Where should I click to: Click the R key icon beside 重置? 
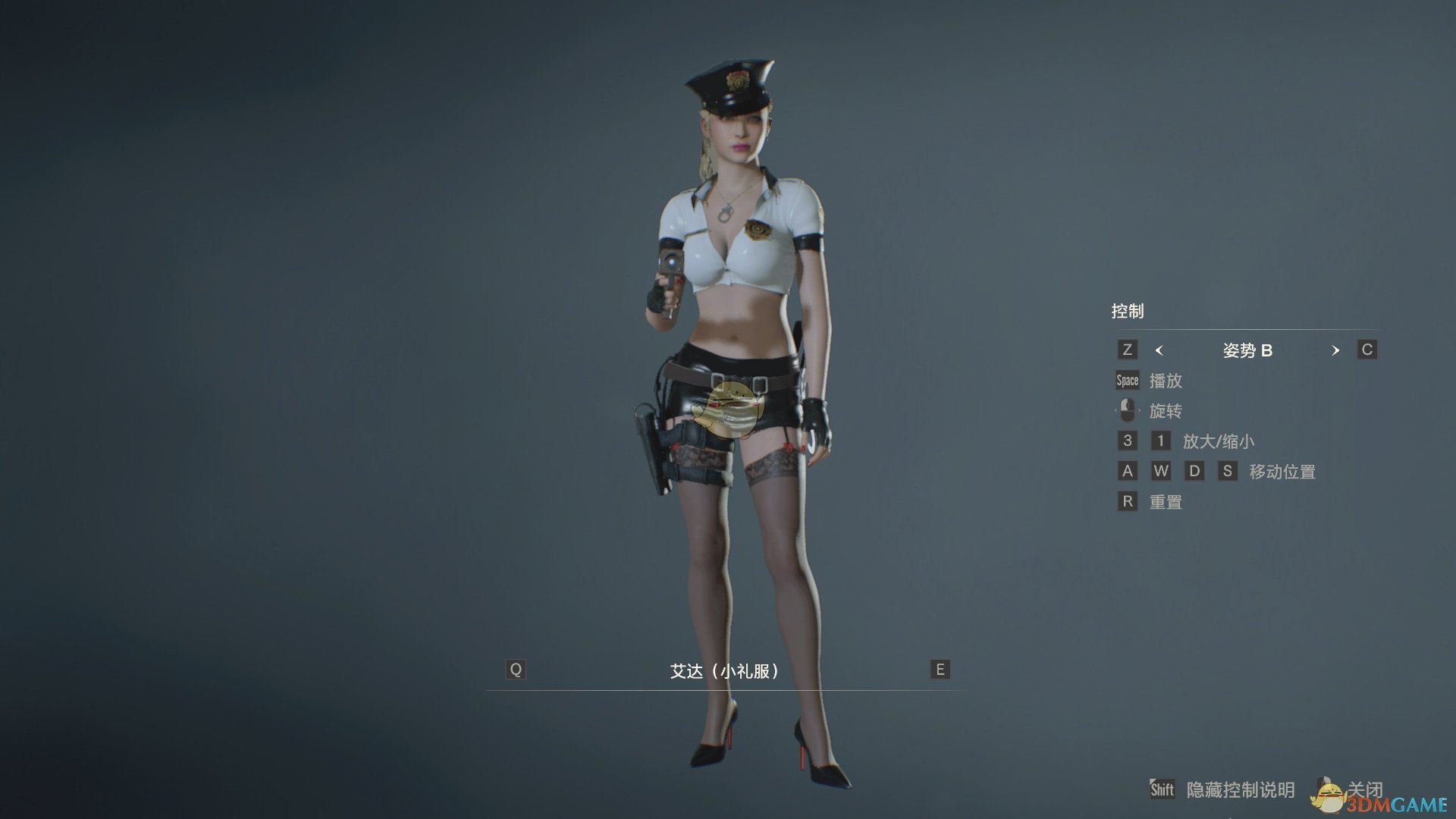click(1127, 501)
